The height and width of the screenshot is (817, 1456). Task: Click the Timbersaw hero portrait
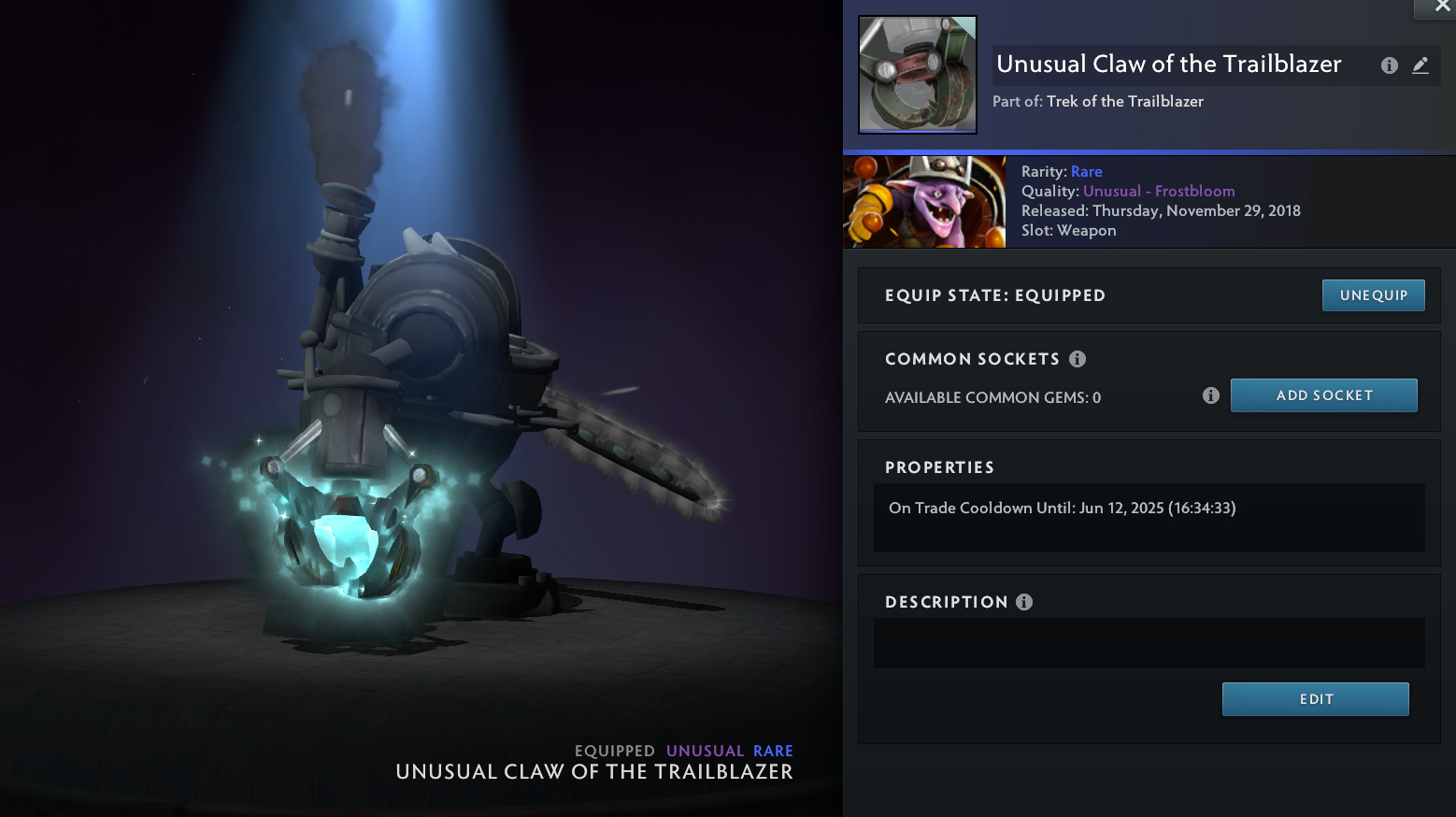(x=924, y=202)
